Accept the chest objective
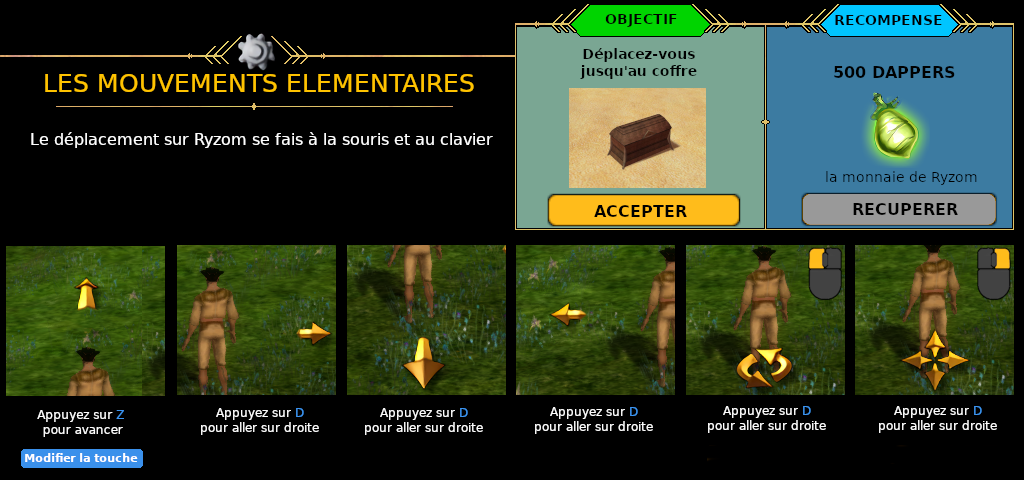This screenshot has height=480, width=1024. (643, 211)
